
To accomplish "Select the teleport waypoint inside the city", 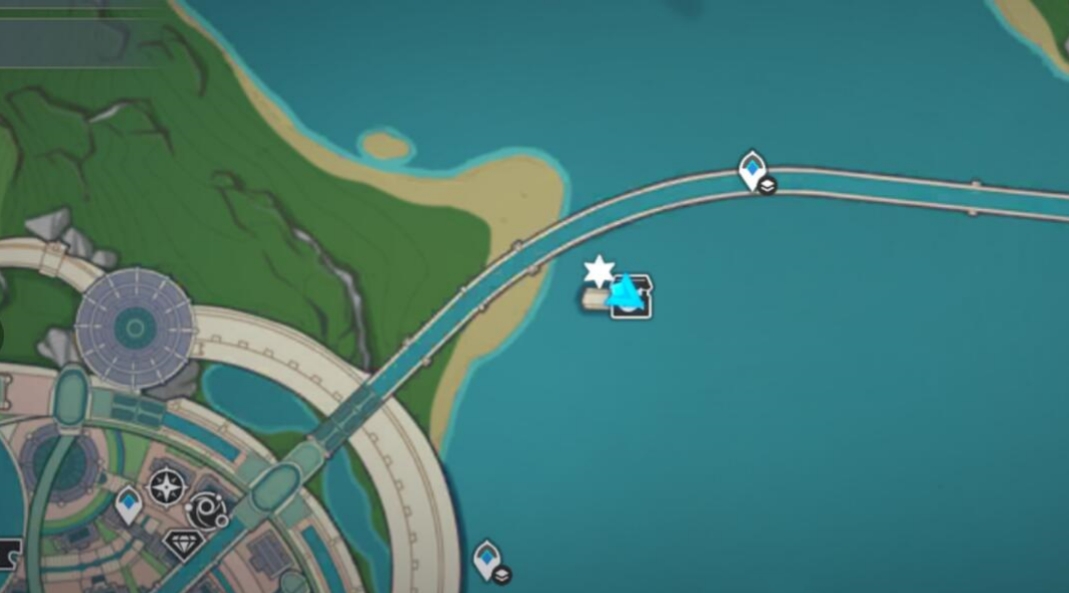I will point(128,504).
